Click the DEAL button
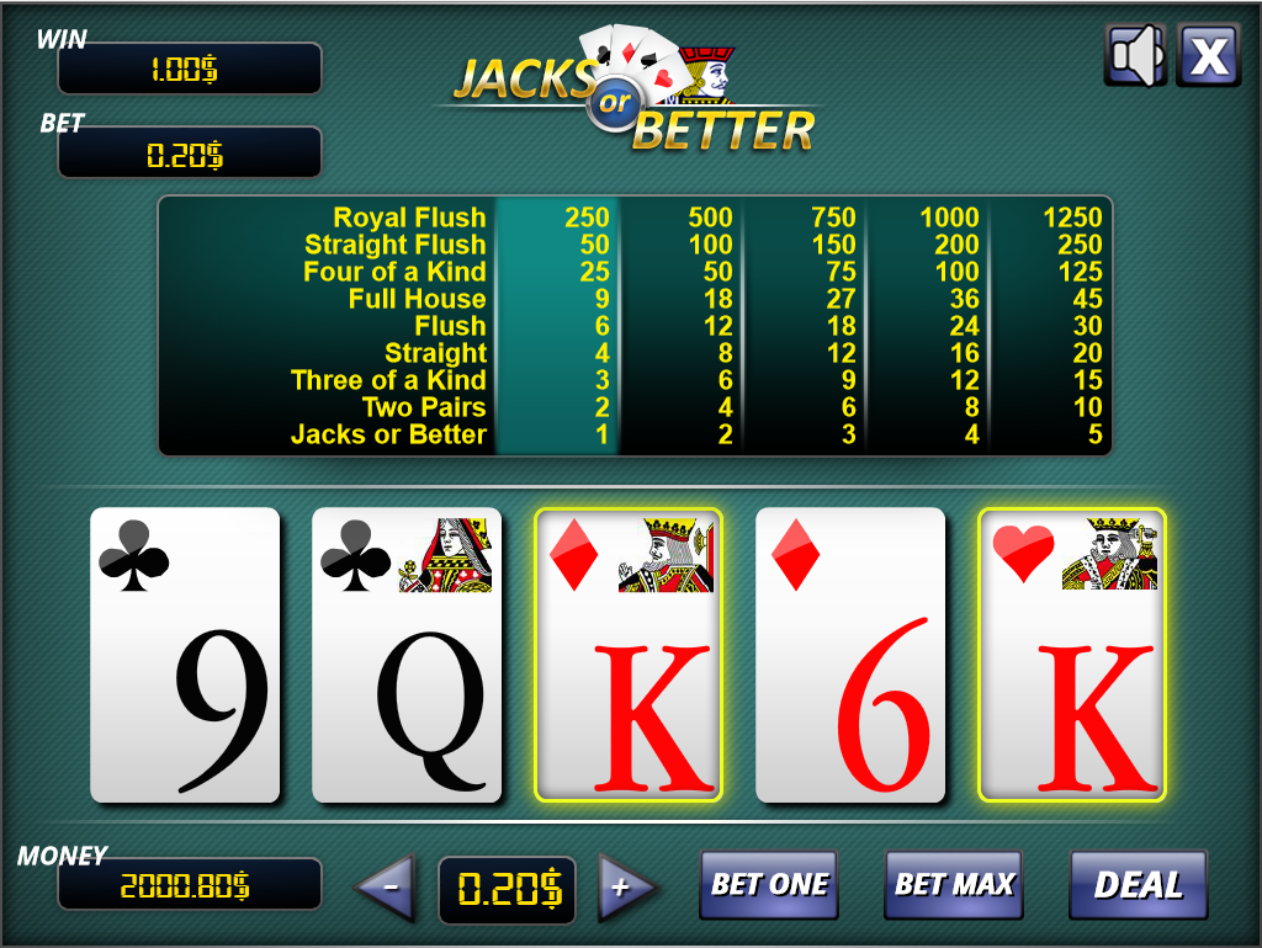This screenshot has width=1262, height=948. tap(1138, 884)
